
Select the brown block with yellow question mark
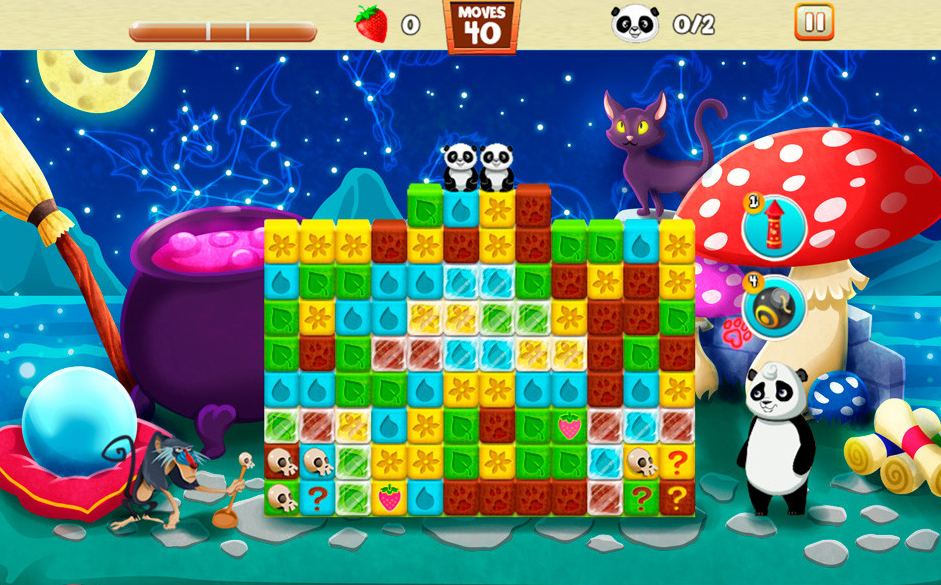[677, 496]
